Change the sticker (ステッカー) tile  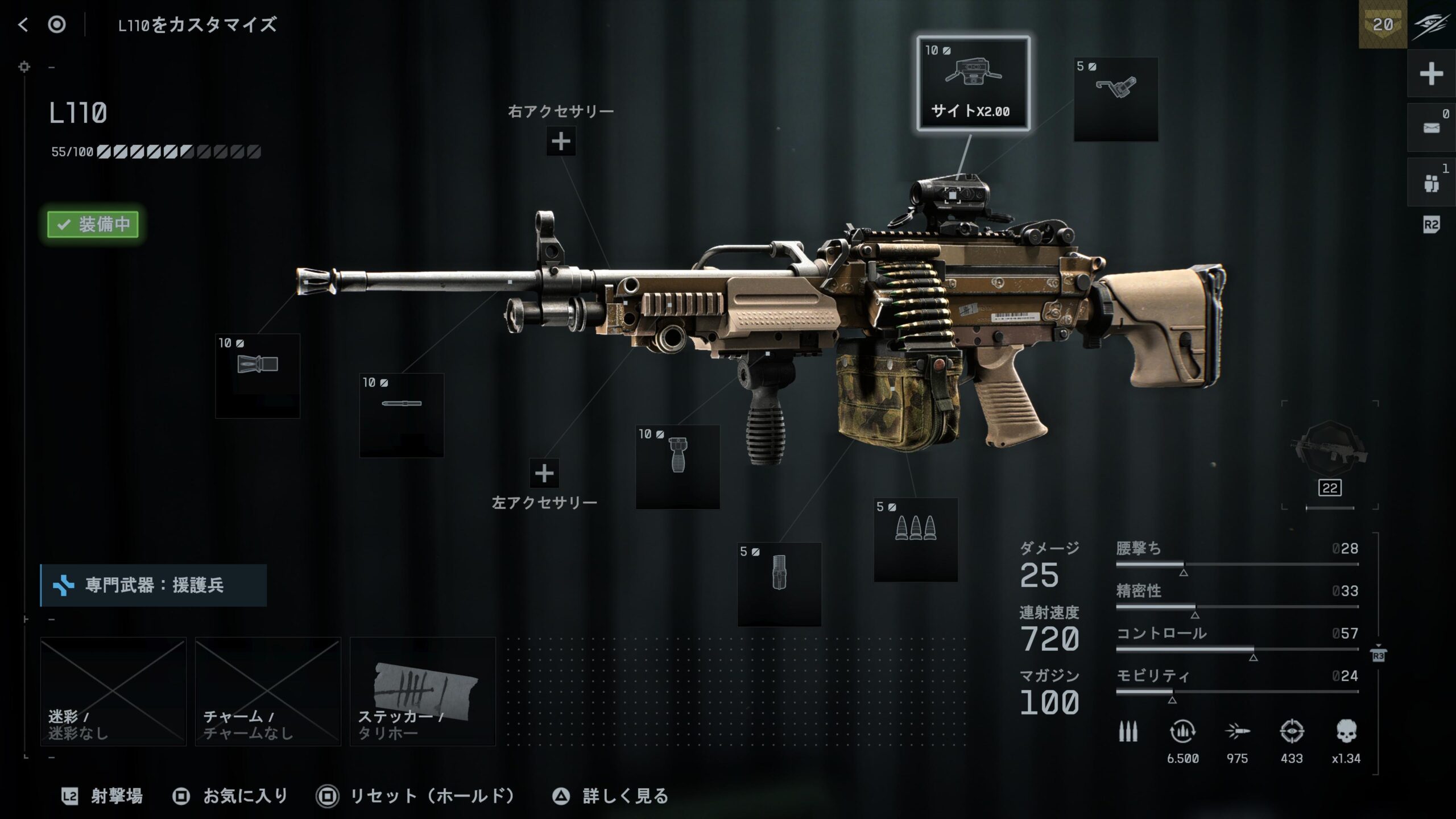(x=423, y=691)
